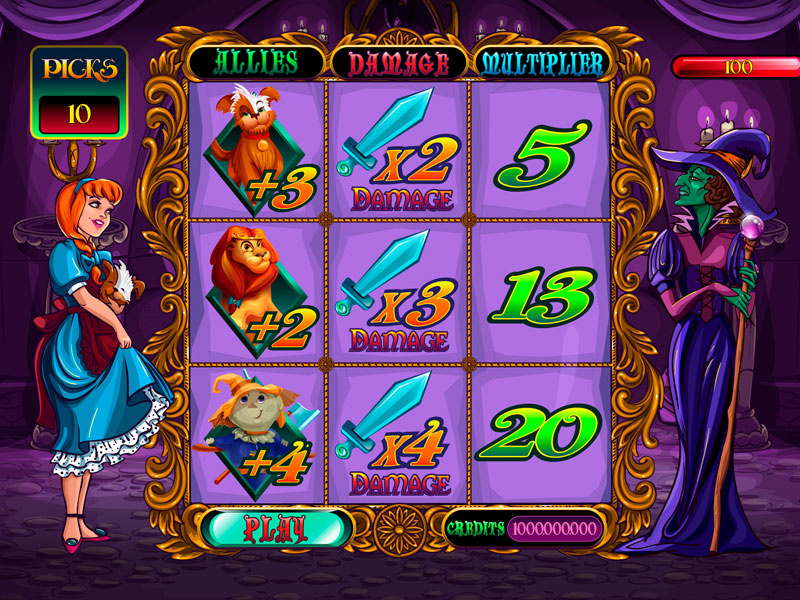Choose the multiplier 13 tile

pos(540,292)
